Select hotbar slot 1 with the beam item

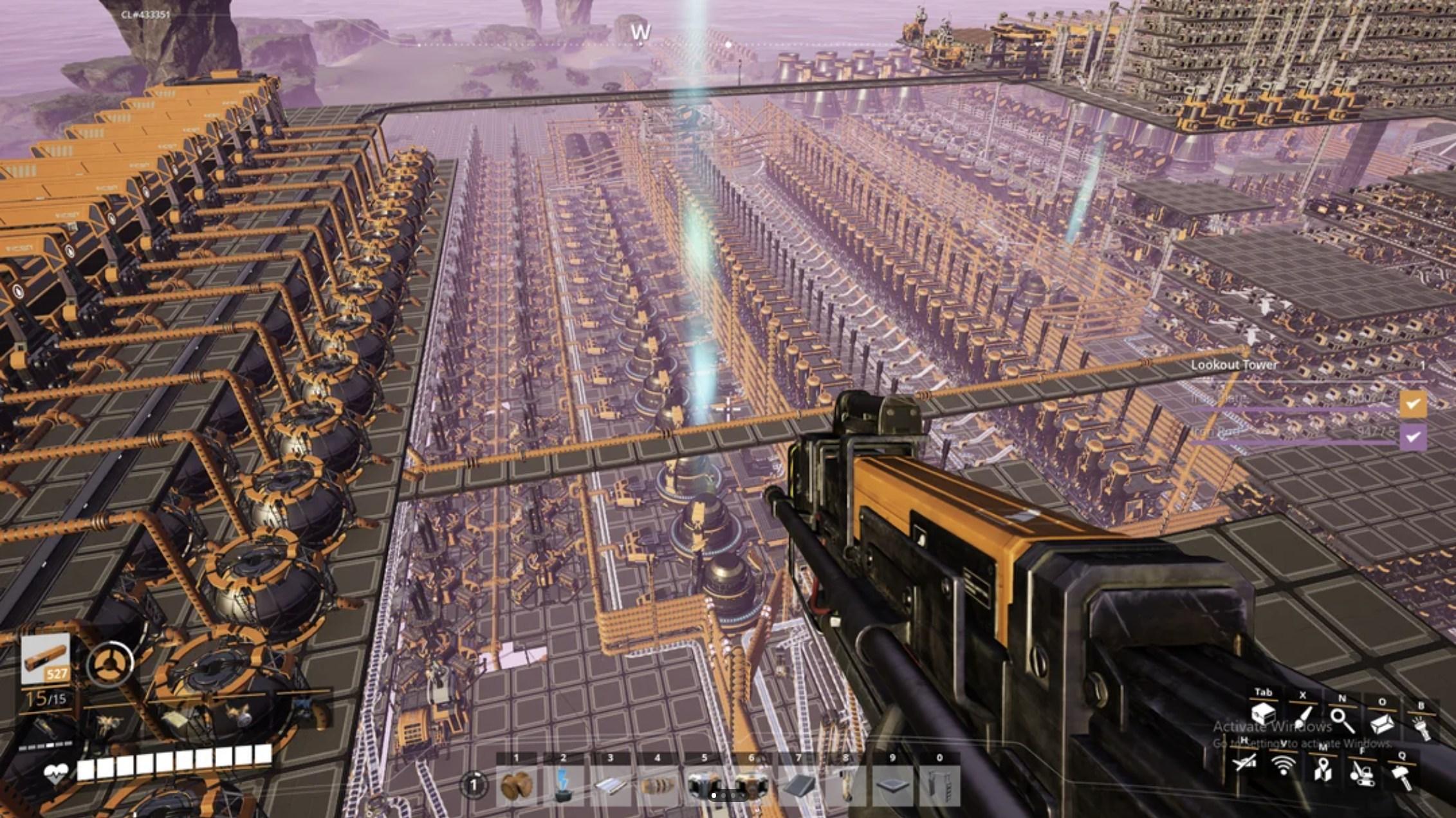[x=517, y=785]
